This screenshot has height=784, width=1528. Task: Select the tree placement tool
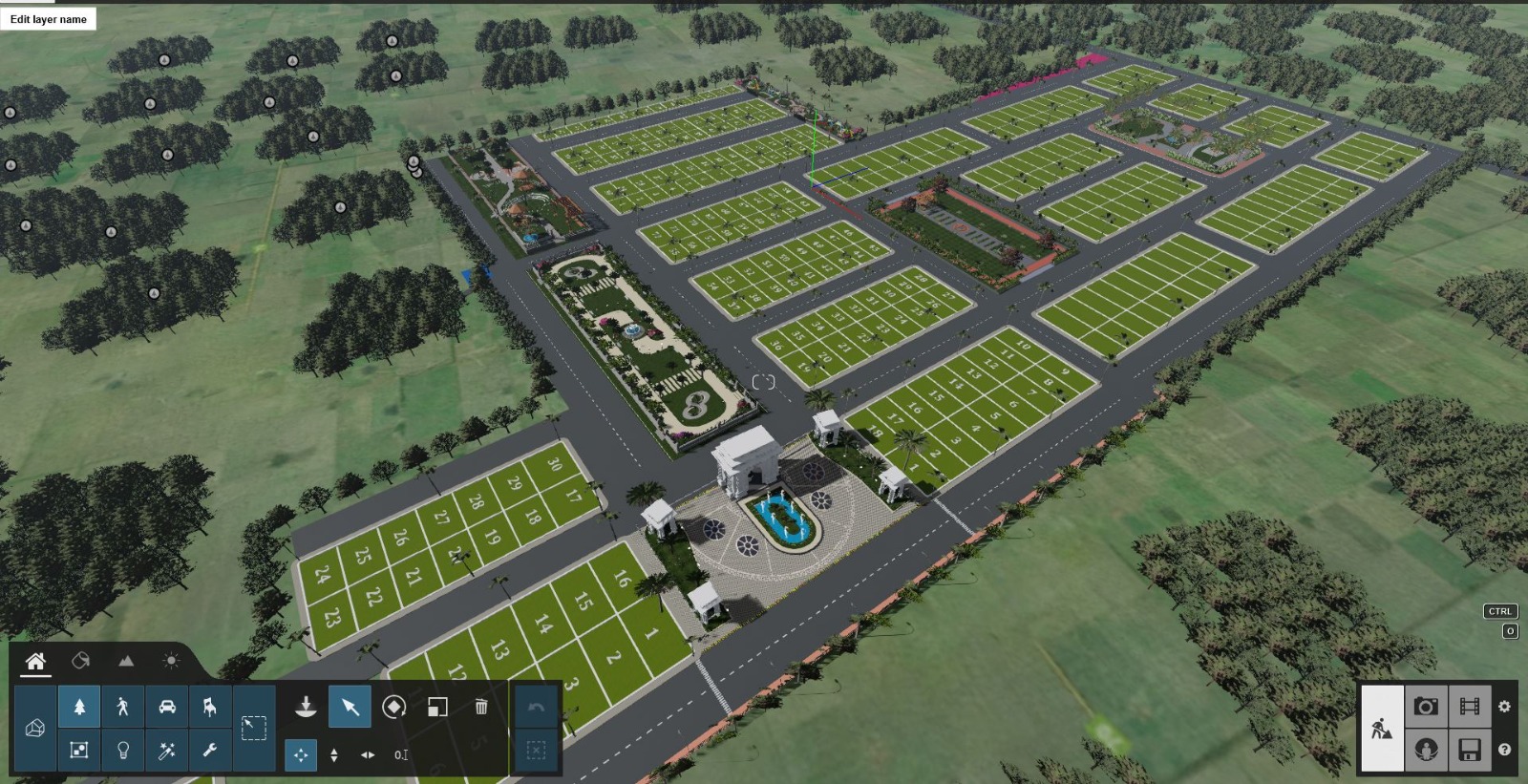(79, 707)
